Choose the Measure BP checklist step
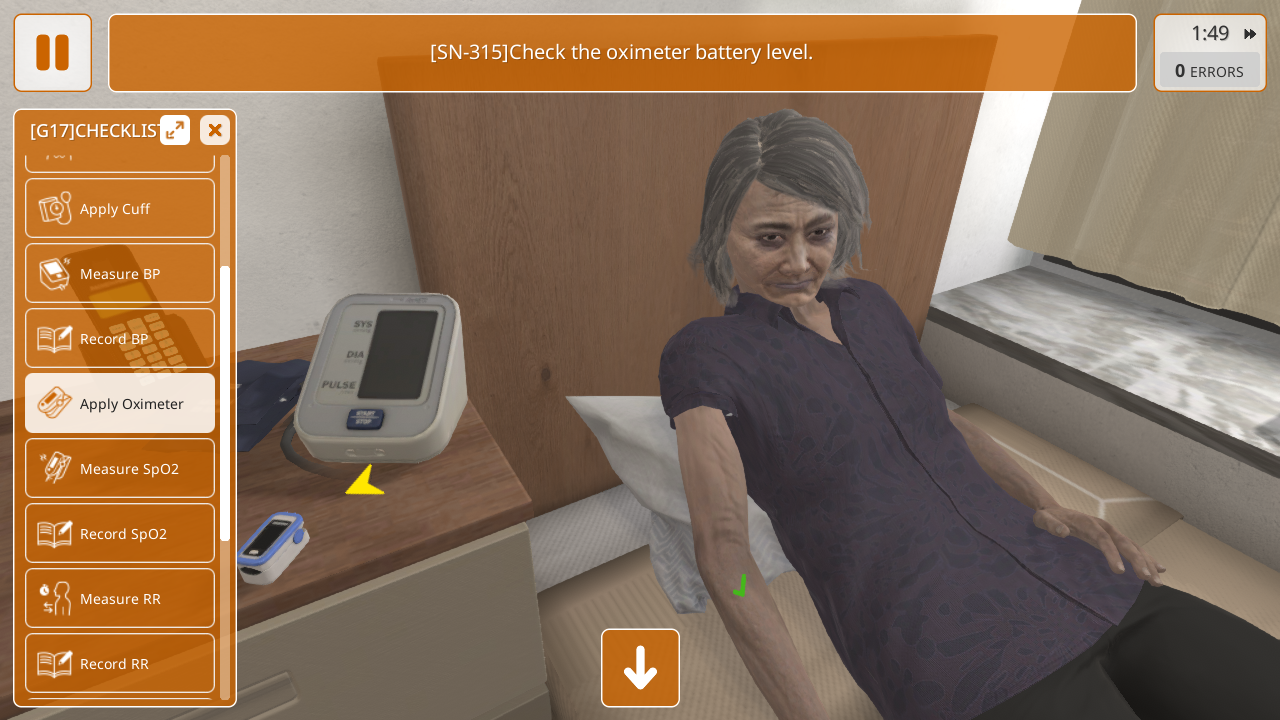The width and height of the screenshot is (1280, 720). pos(120,274)
